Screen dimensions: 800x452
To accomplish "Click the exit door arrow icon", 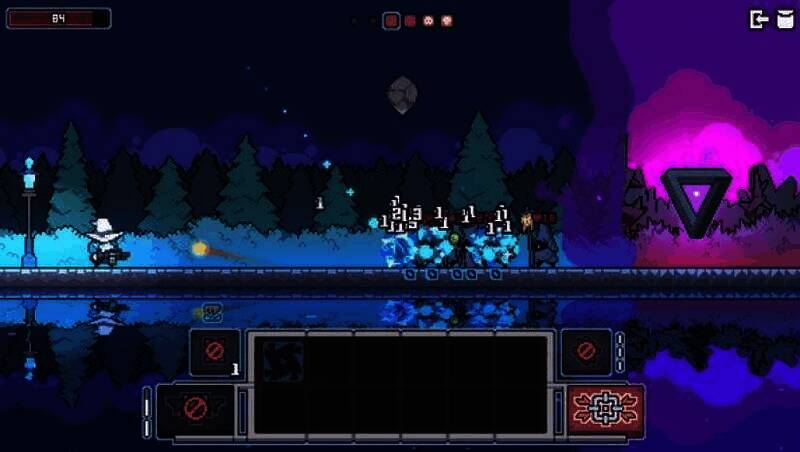I will point(759,19).
